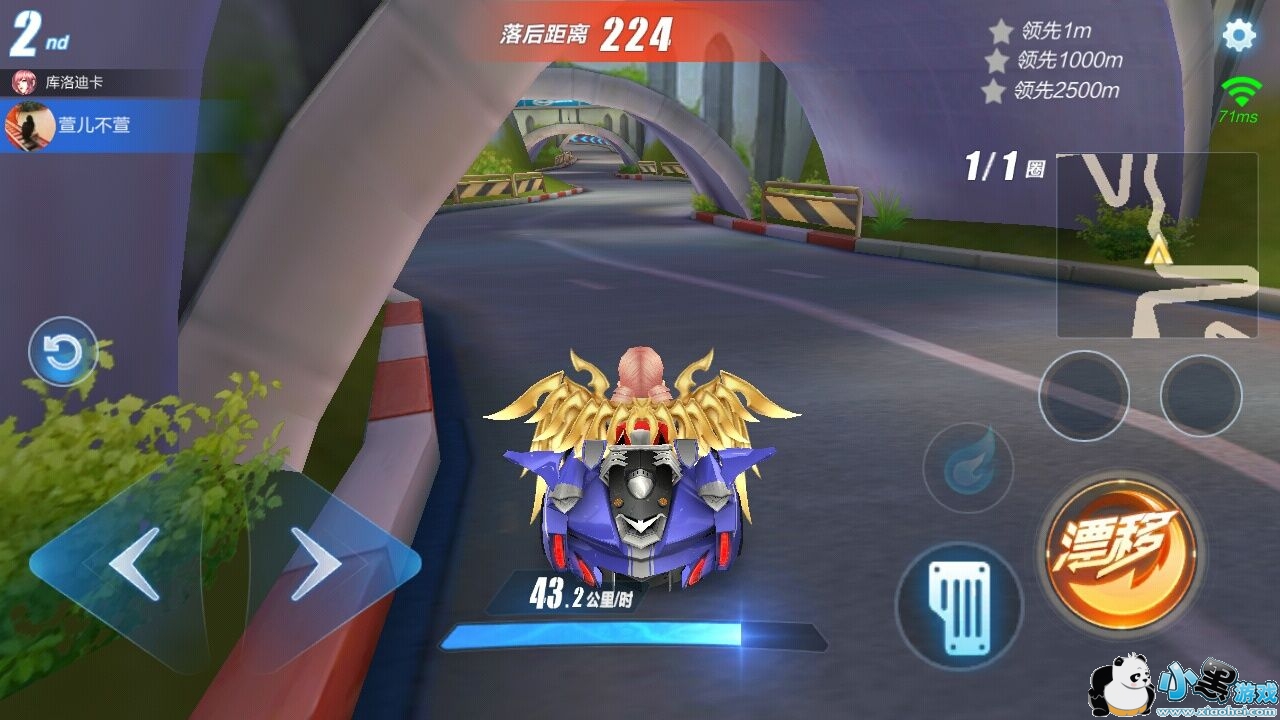The image size is (1280, 720).
Task: Steer left with the left arrow
Action: coord(133,564)
